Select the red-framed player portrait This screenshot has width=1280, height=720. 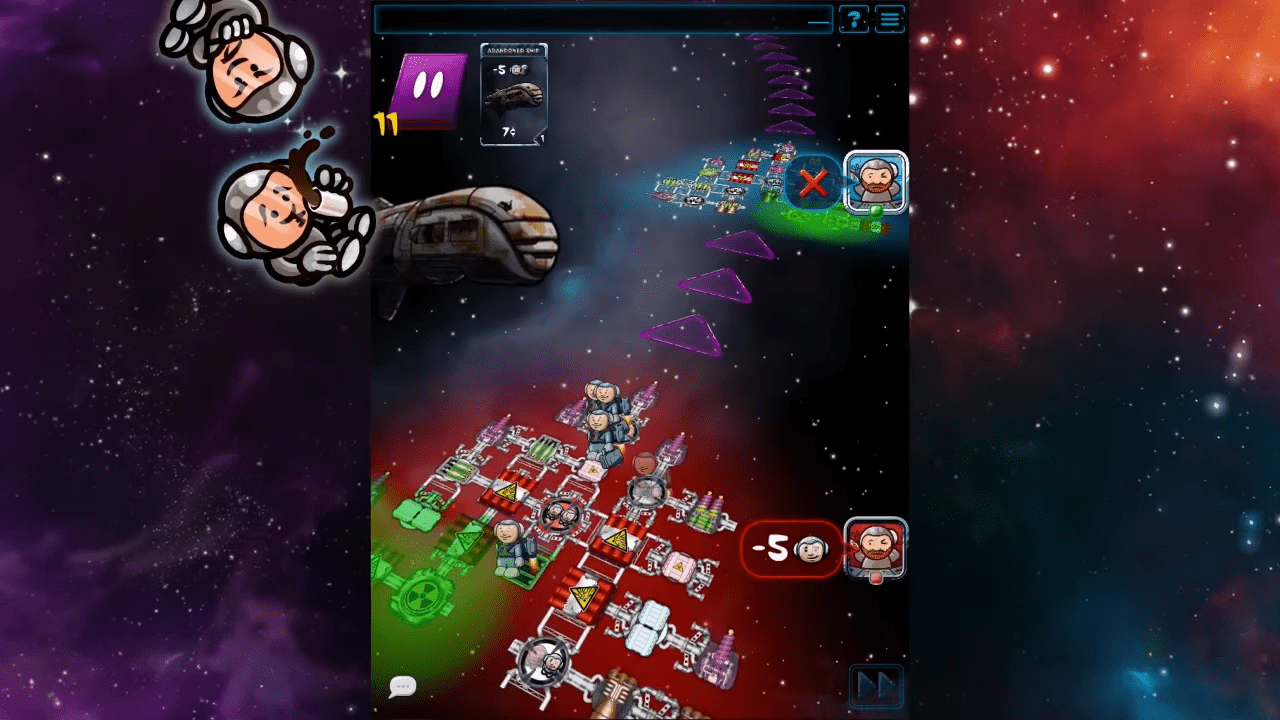click(x=876, y=548)
